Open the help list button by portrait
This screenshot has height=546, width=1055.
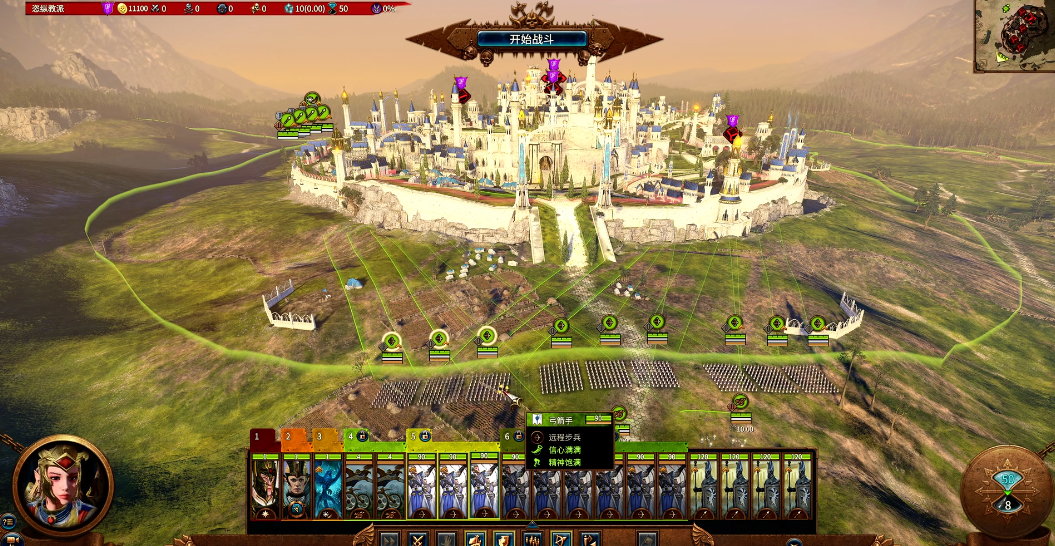click(7, 520)
